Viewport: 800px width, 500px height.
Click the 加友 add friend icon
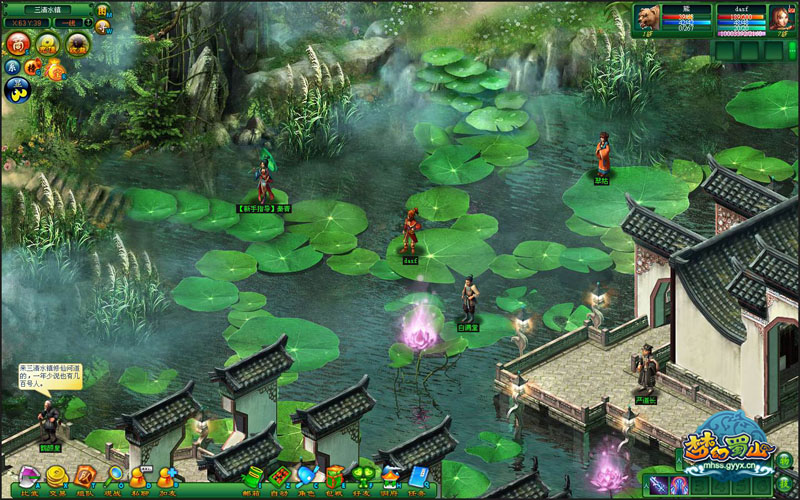166,477
